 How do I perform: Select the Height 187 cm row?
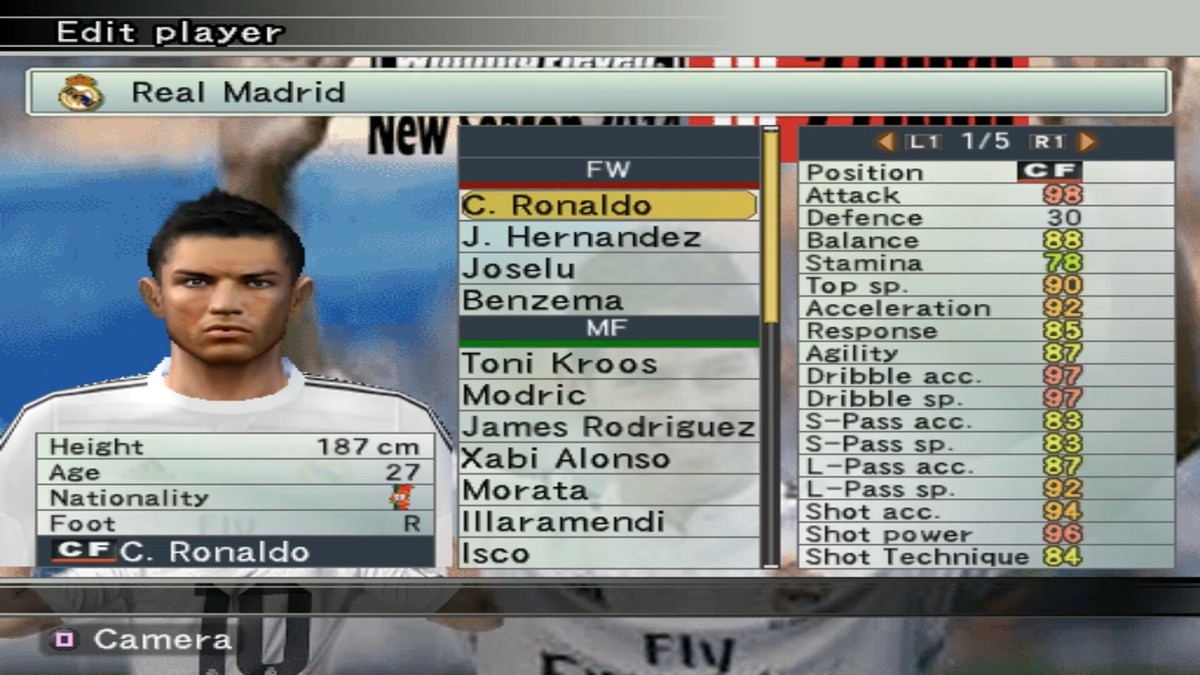(x=235, y=447)
